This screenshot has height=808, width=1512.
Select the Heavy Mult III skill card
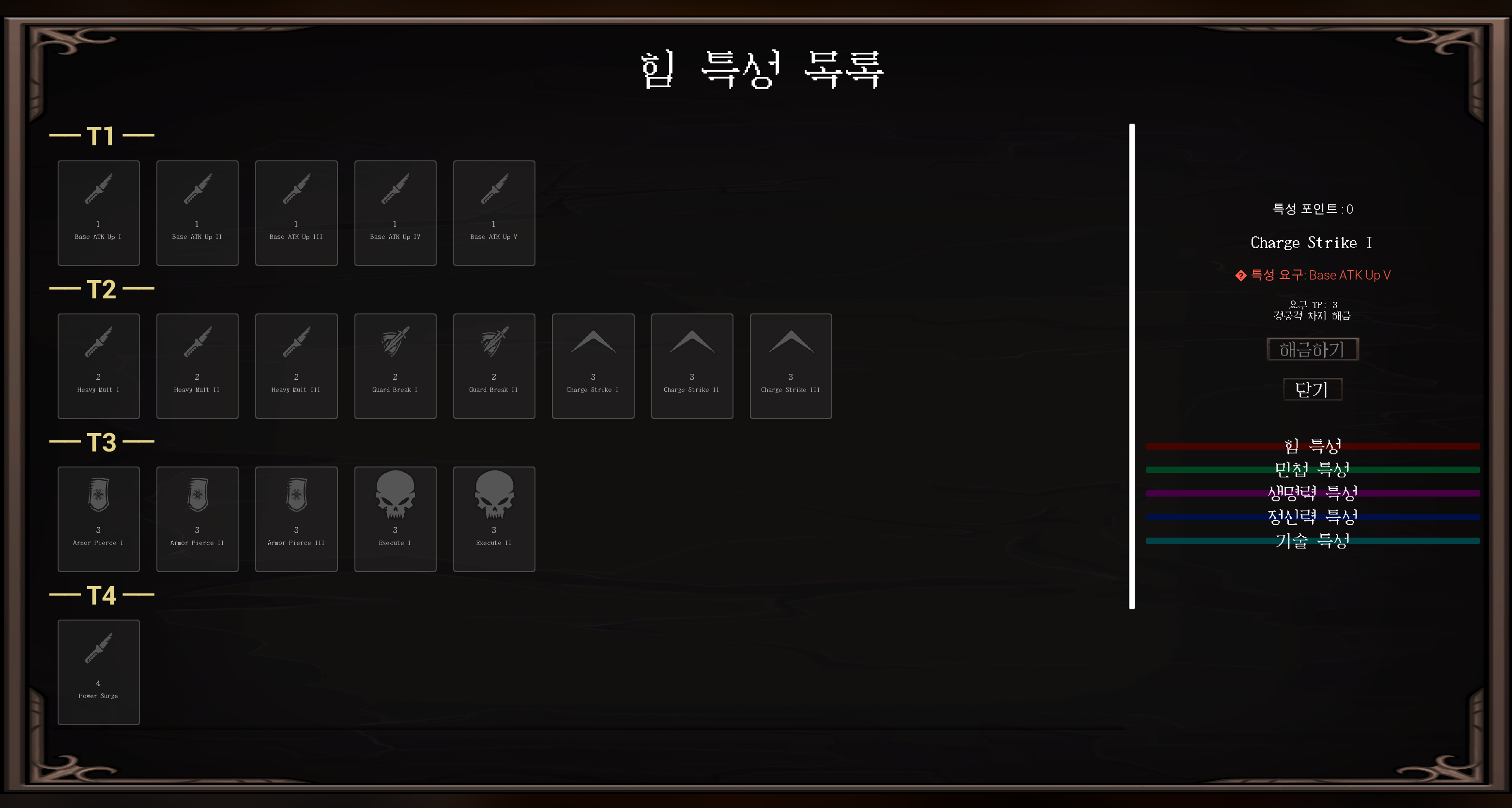tap(296, 365)
